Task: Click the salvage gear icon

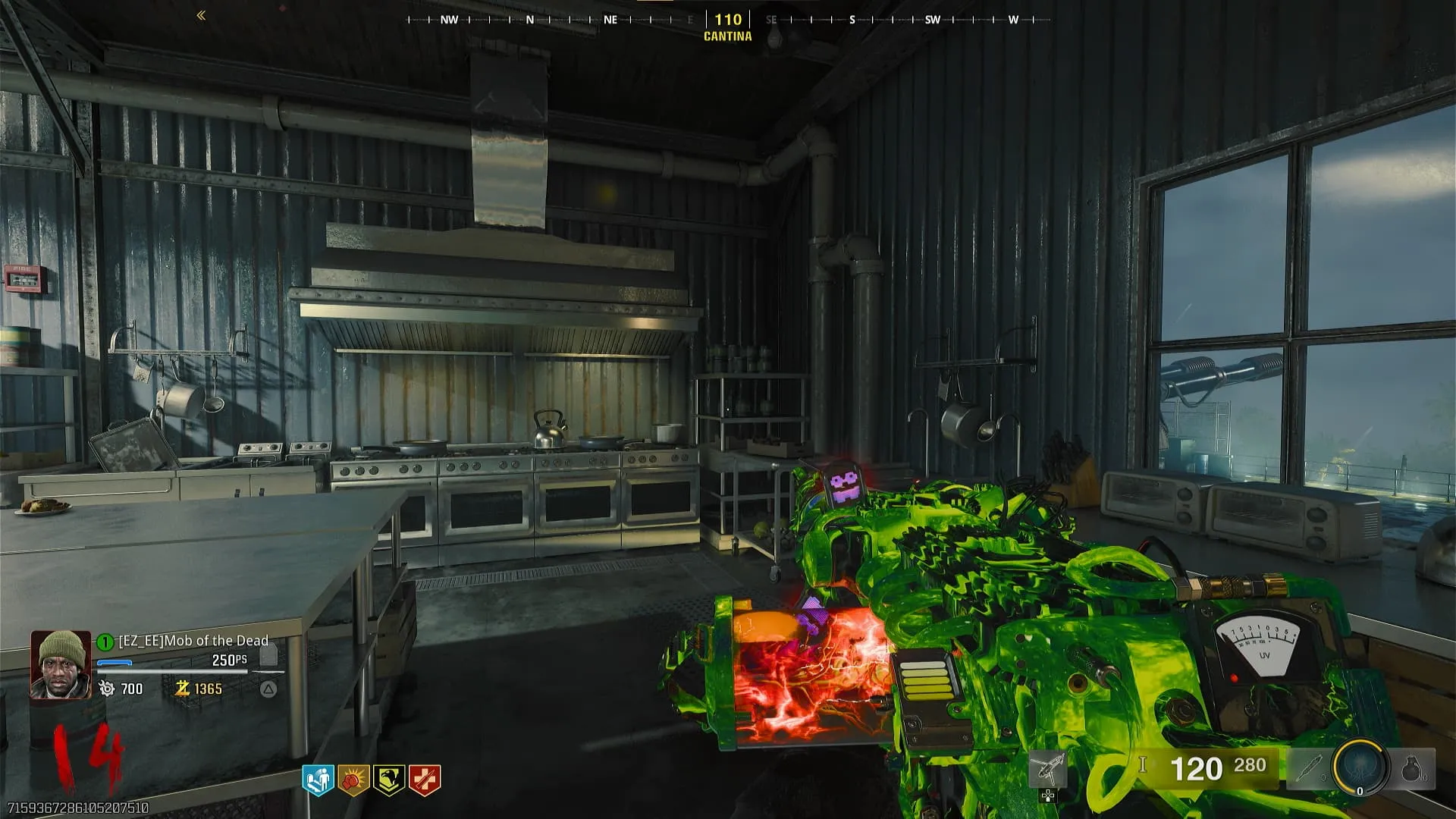Action: point(107,689)
